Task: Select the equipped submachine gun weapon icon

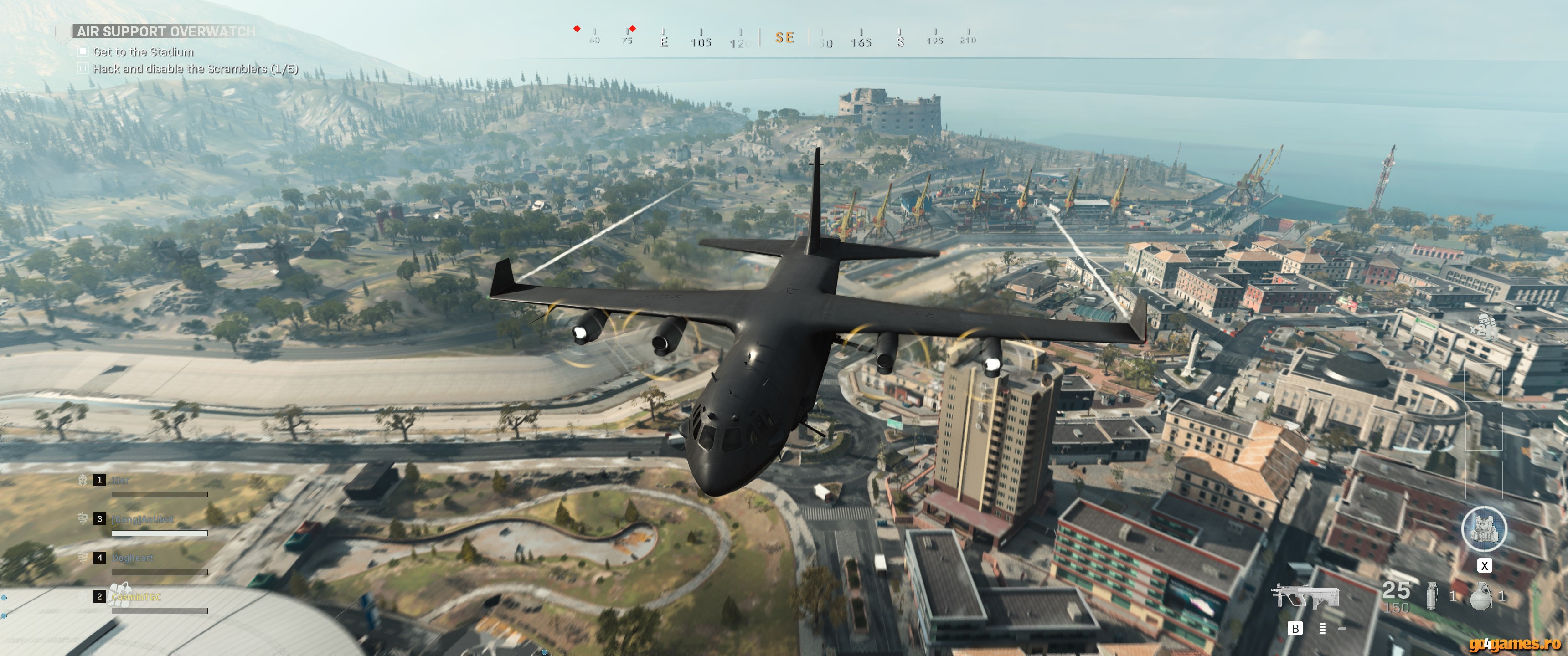Action: coord(1305,595)
